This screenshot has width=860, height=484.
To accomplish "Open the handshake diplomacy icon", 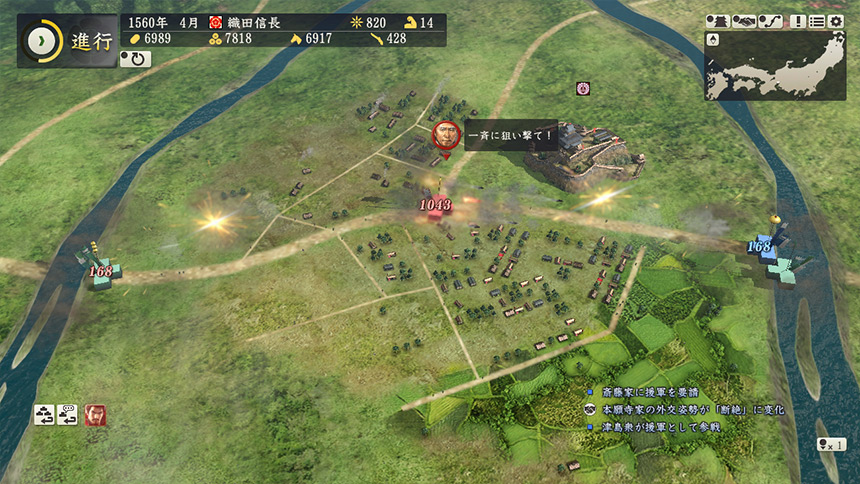I will click(x=744, y=21).
